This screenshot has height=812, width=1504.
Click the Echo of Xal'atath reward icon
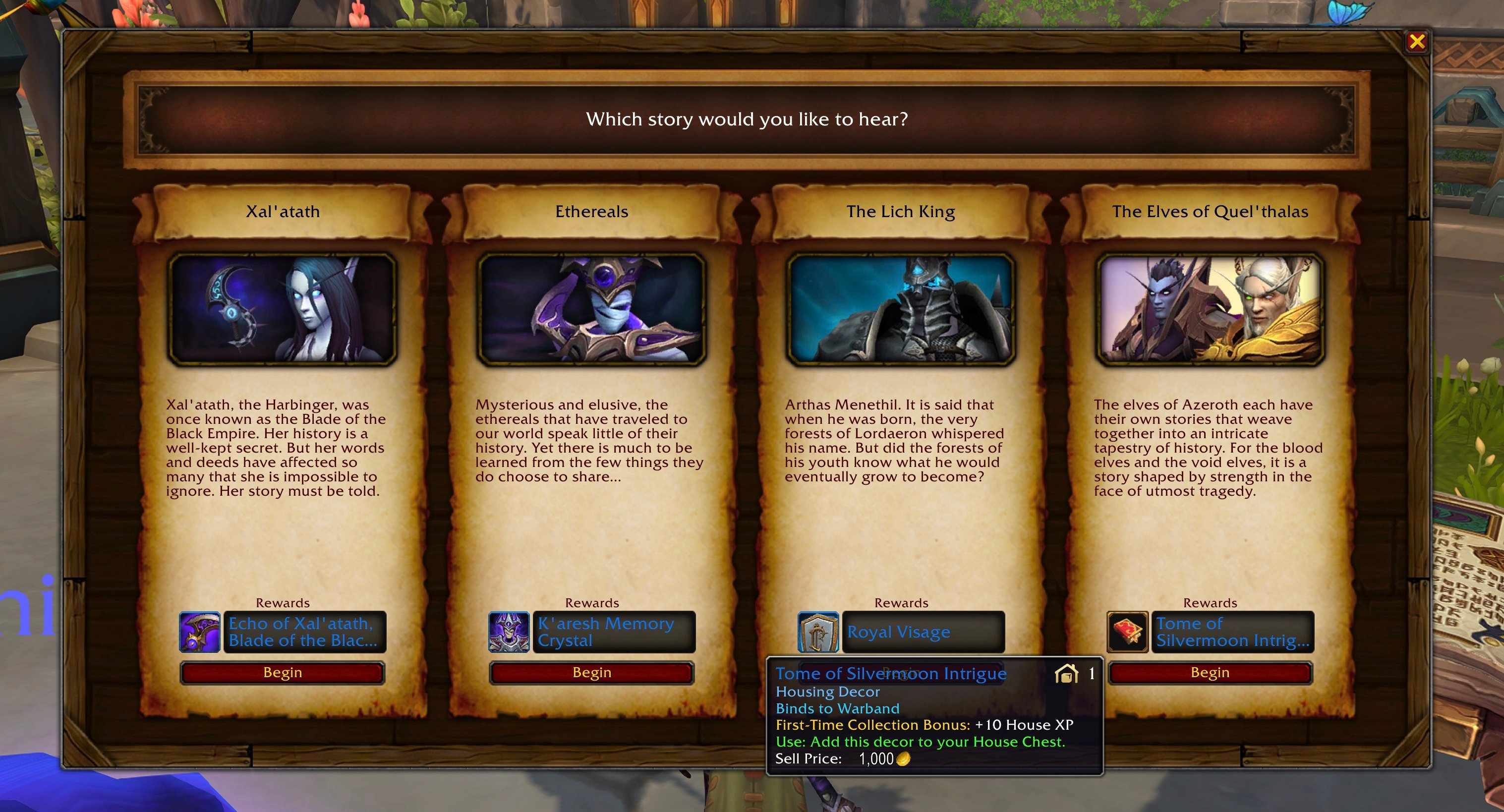tap(199, 632)
